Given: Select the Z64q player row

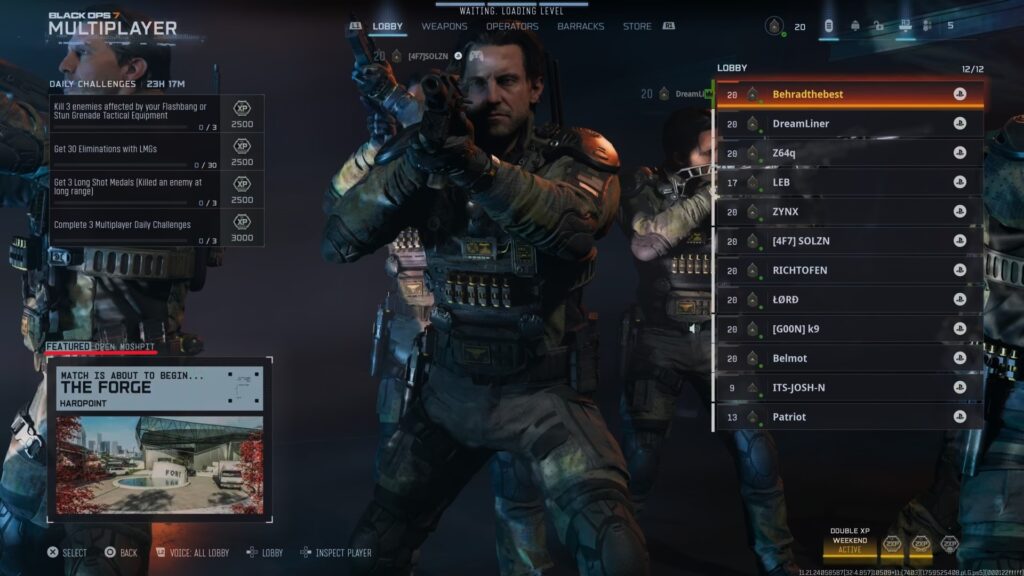Looking at the screenshot, I should [849, 153].
